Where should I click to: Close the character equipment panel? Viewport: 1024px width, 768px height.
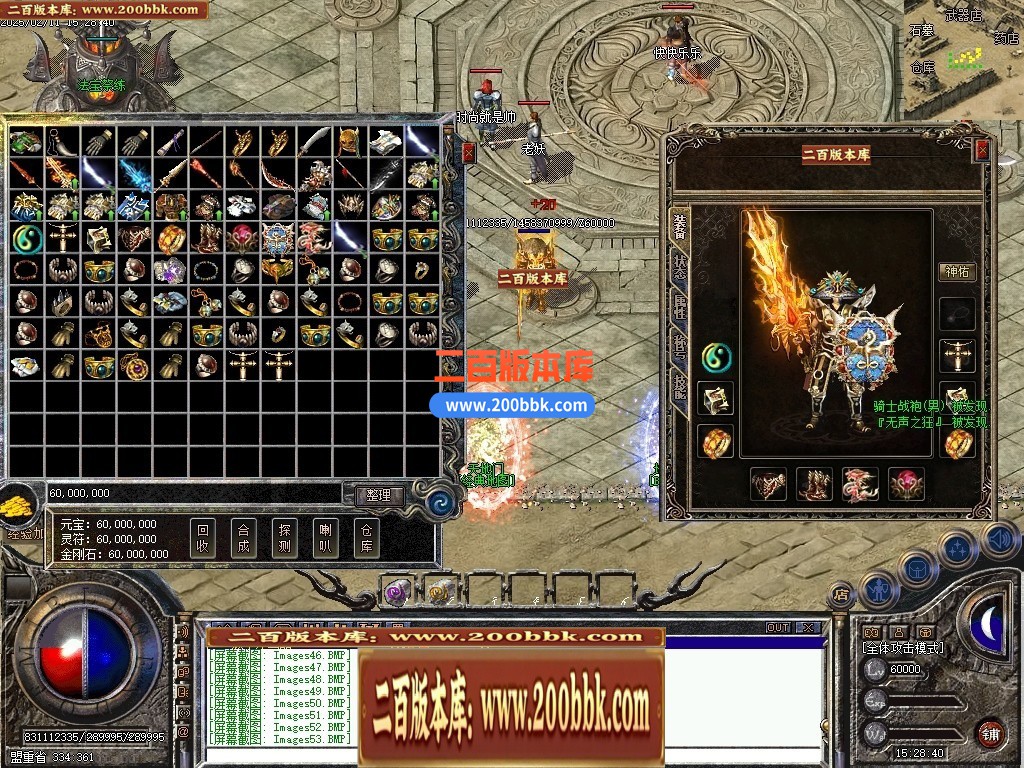(x=982, y=150)
